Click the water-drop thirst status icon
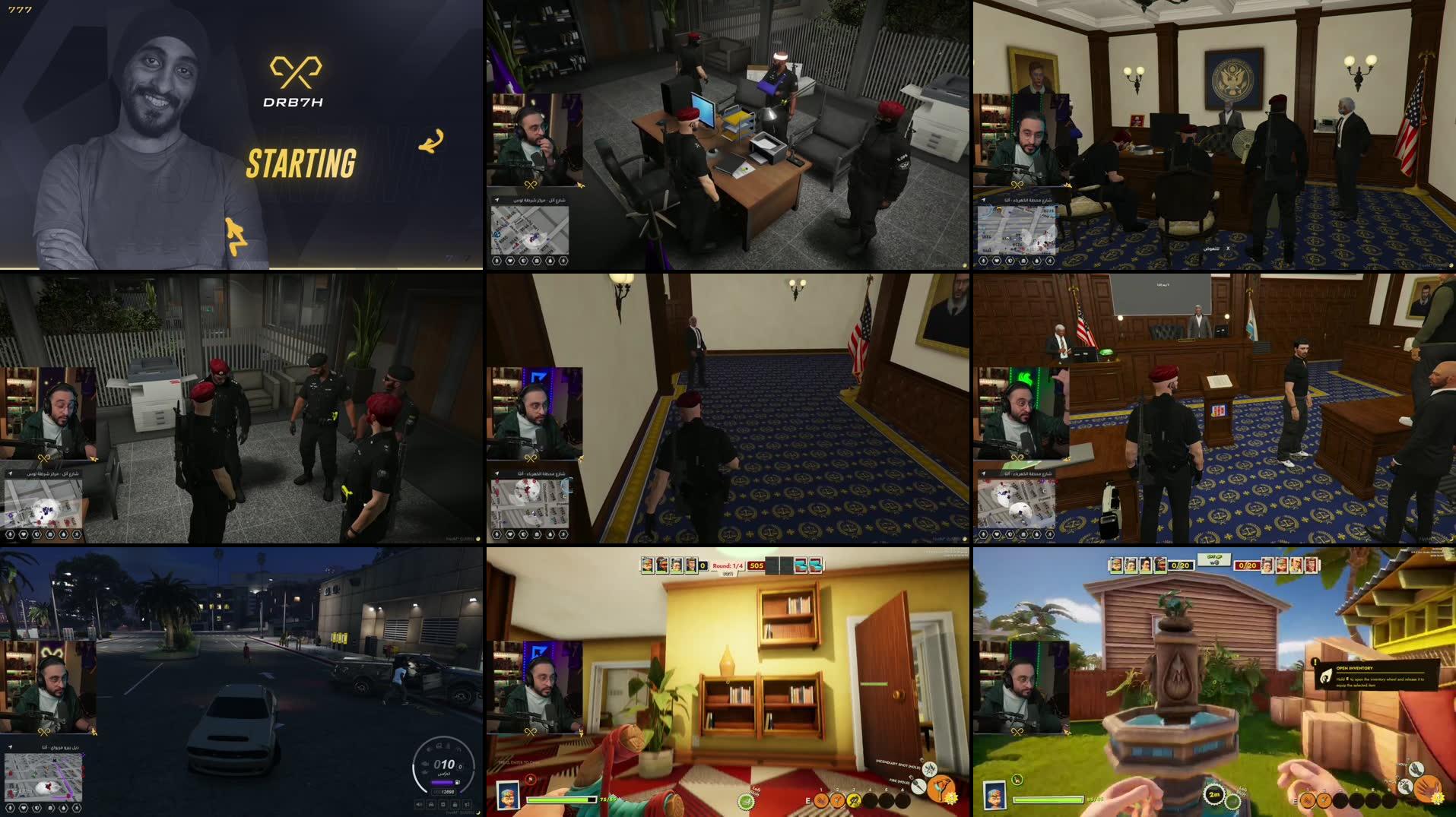 550,261
